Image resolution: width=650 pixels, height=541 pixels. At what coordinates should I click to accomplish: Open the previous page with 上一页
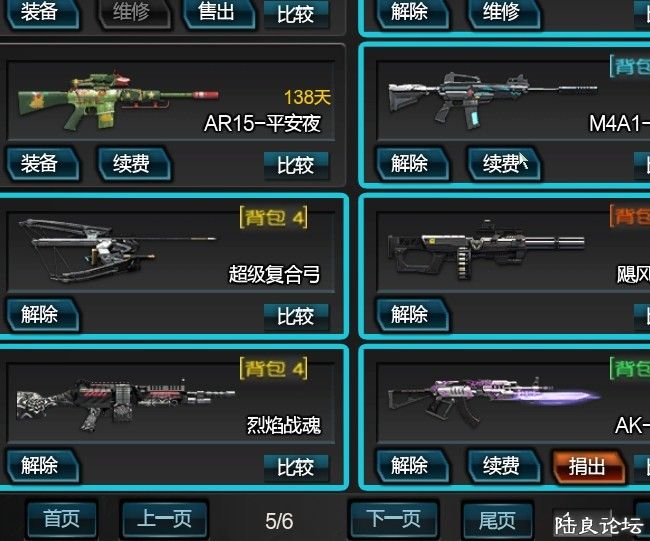pos(164,520)
